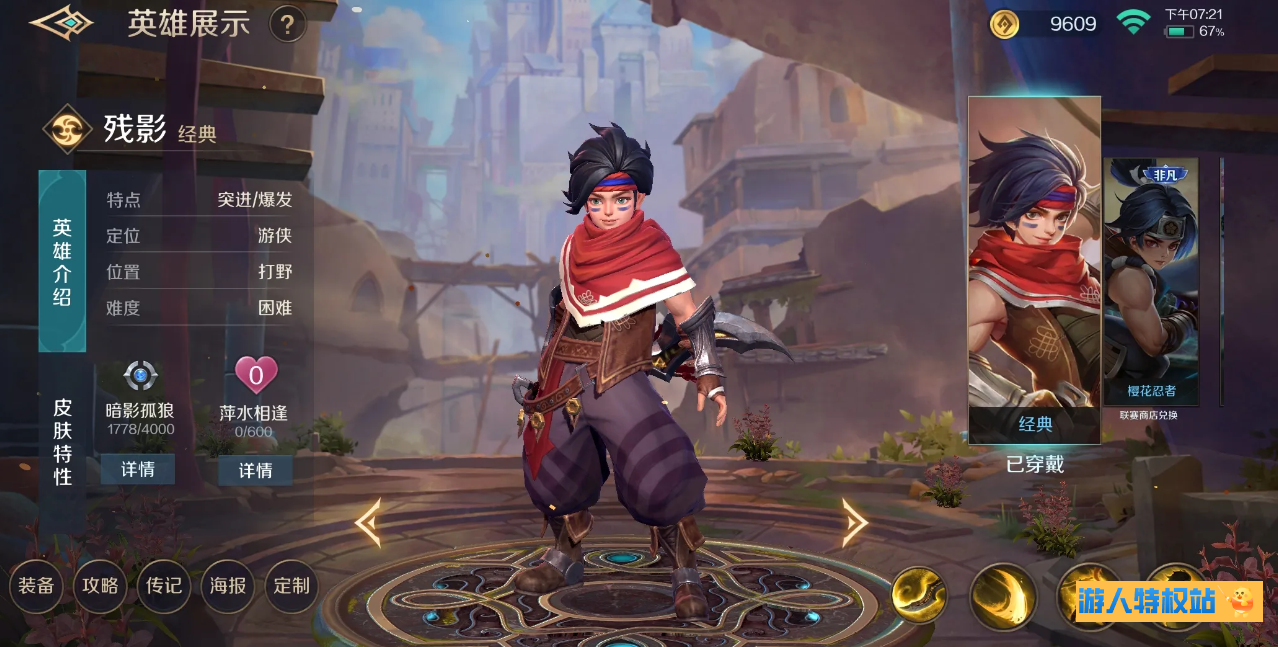The image size is (1278, 647).
Task: Go back using the top-left diamond arrow
Action: tap(60, 23)
